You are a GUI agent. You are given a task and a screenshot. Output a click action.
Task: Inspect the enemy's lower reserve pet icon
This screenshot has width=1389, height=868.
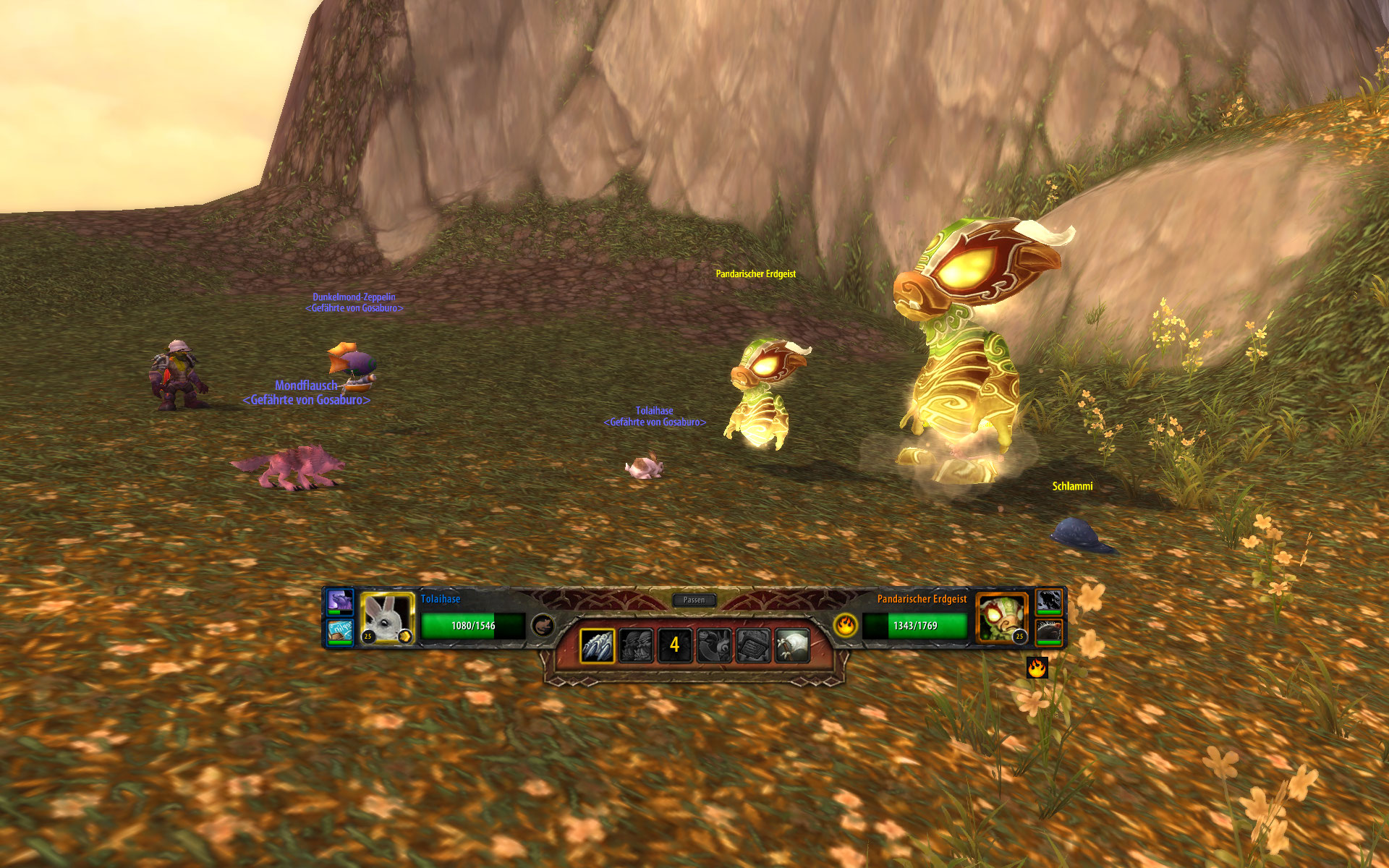point(1049,631)
